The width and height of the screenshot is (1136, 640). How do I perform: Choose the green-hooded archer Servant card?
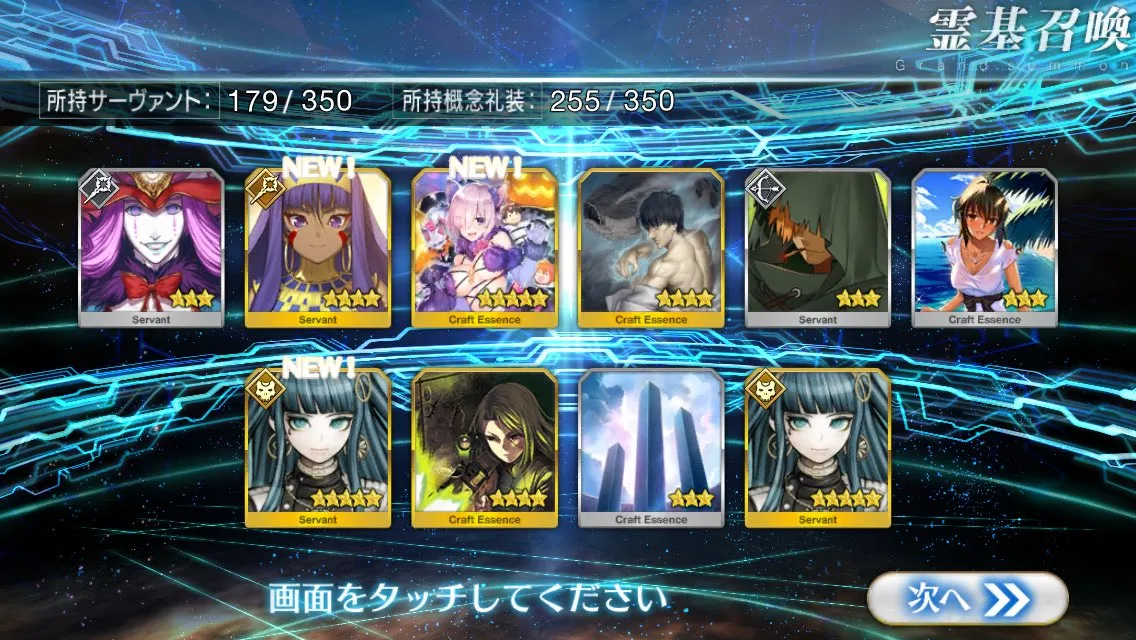(818, 248)
